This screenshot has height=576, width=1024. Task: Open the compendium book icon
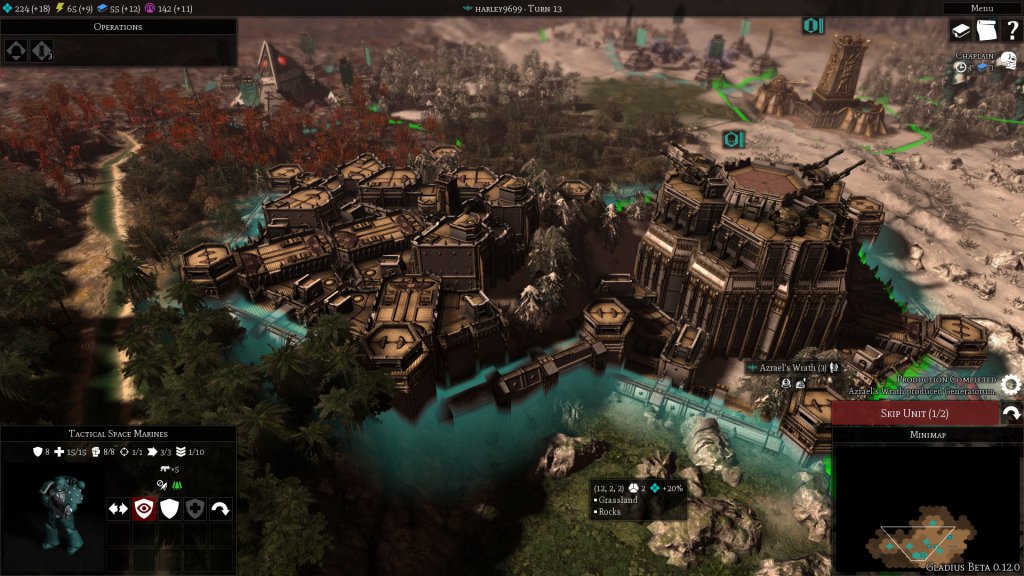point(961,31)
